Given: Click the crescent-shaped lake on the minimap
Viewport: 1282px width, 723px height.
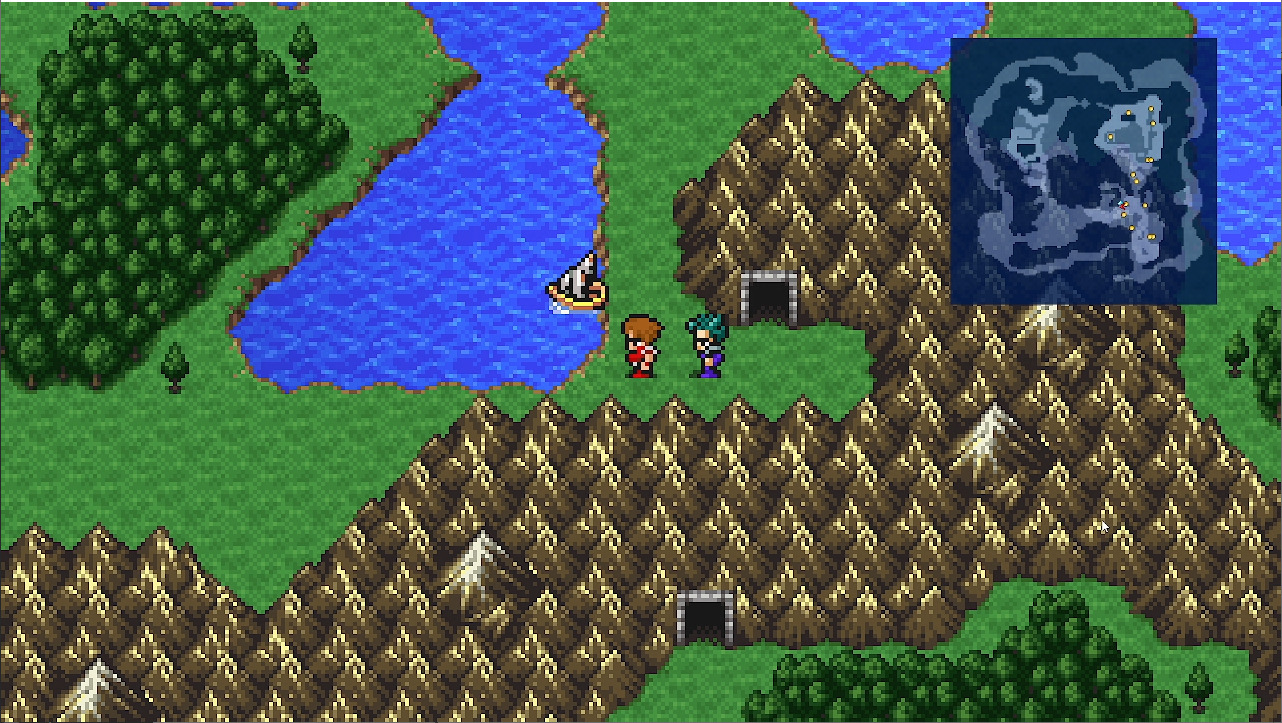Looking at the screenshot, I should coord(1034,88).
